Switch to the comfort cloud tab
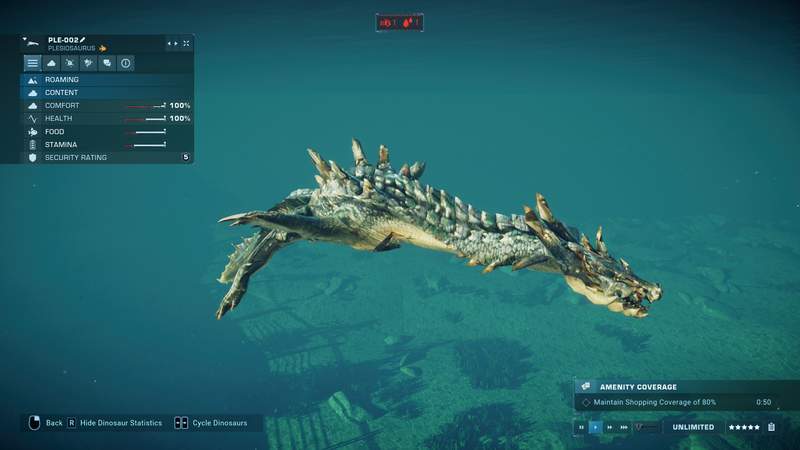The height and width of the screenshot is (450, 800). (51, 63)
